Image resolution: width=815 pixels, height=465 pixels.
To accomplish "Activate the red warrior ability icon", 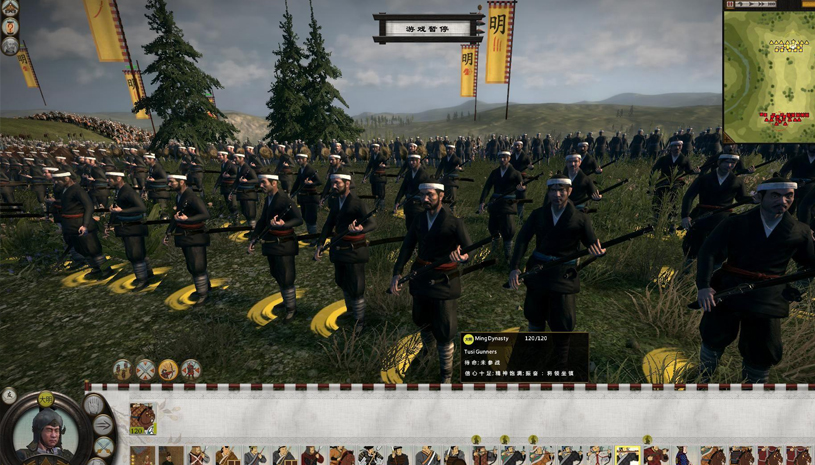I will click(191, 369).
